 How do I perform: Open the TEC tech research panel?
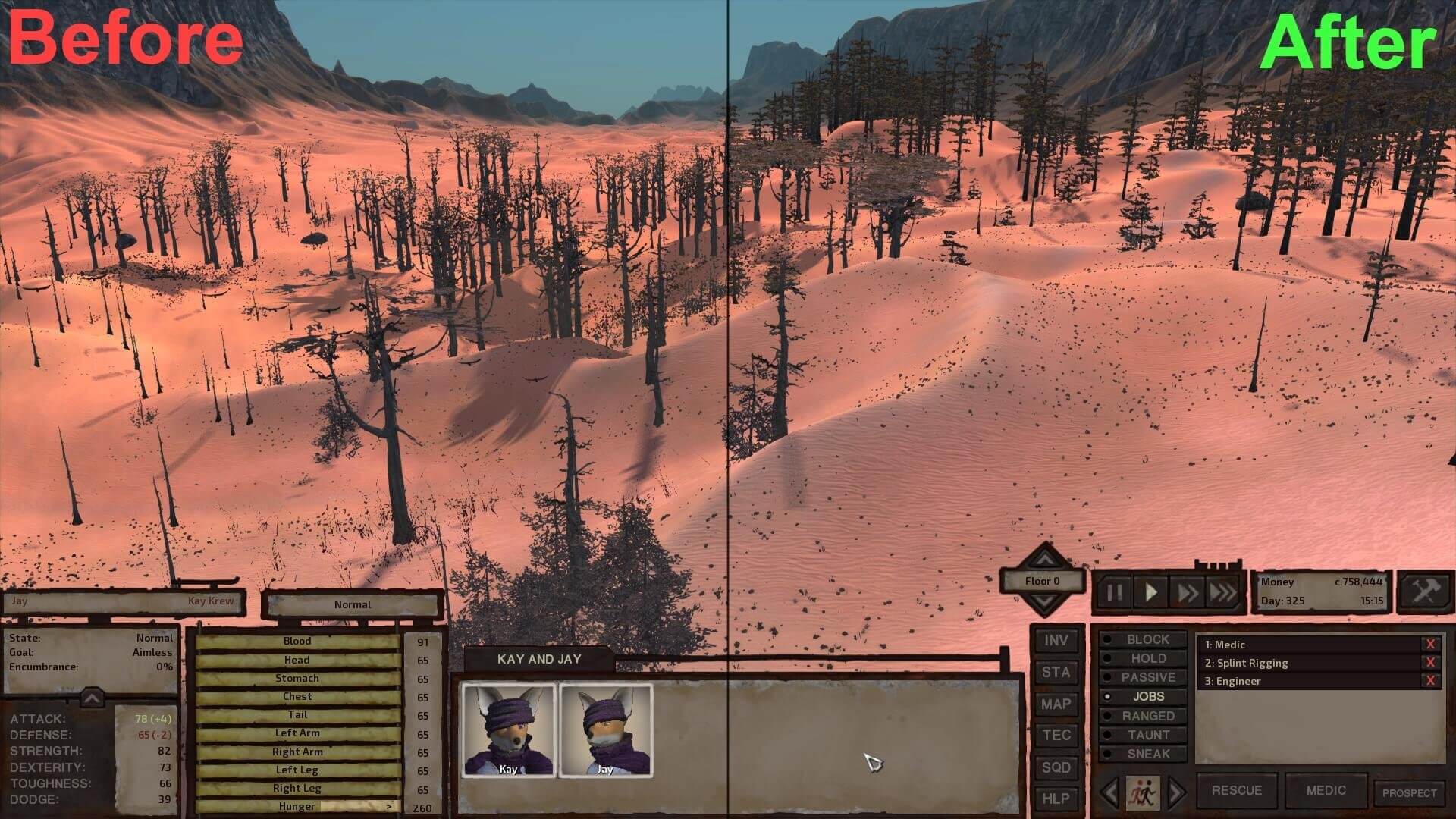[1056, 736]
